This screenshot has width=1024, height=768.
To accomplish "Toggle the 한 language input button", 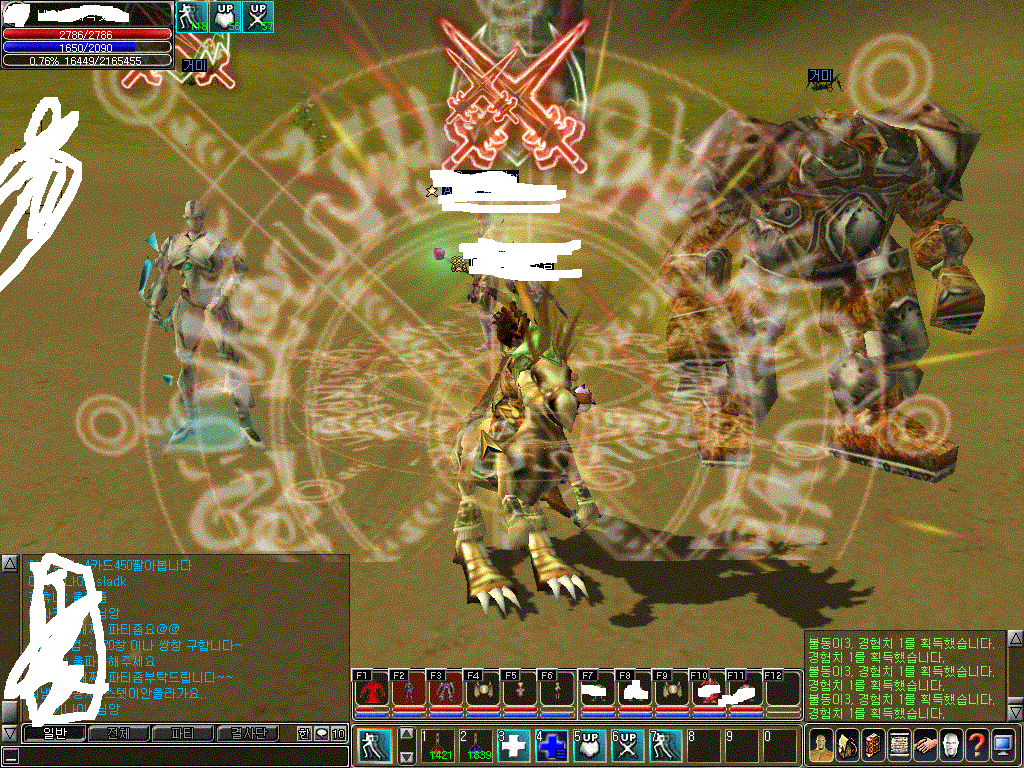I will pyautogui.click(x=304, y=734).
